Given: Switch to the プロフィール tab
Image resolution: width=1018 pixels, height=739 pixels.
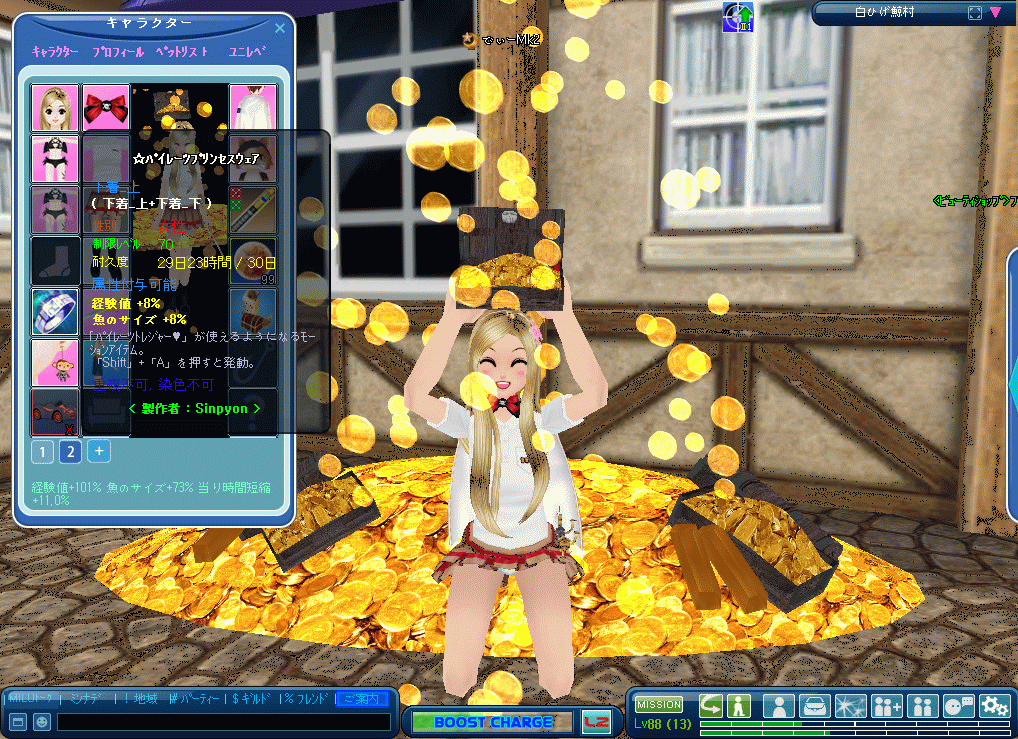Looking at the screenshot, I should 117,52.
